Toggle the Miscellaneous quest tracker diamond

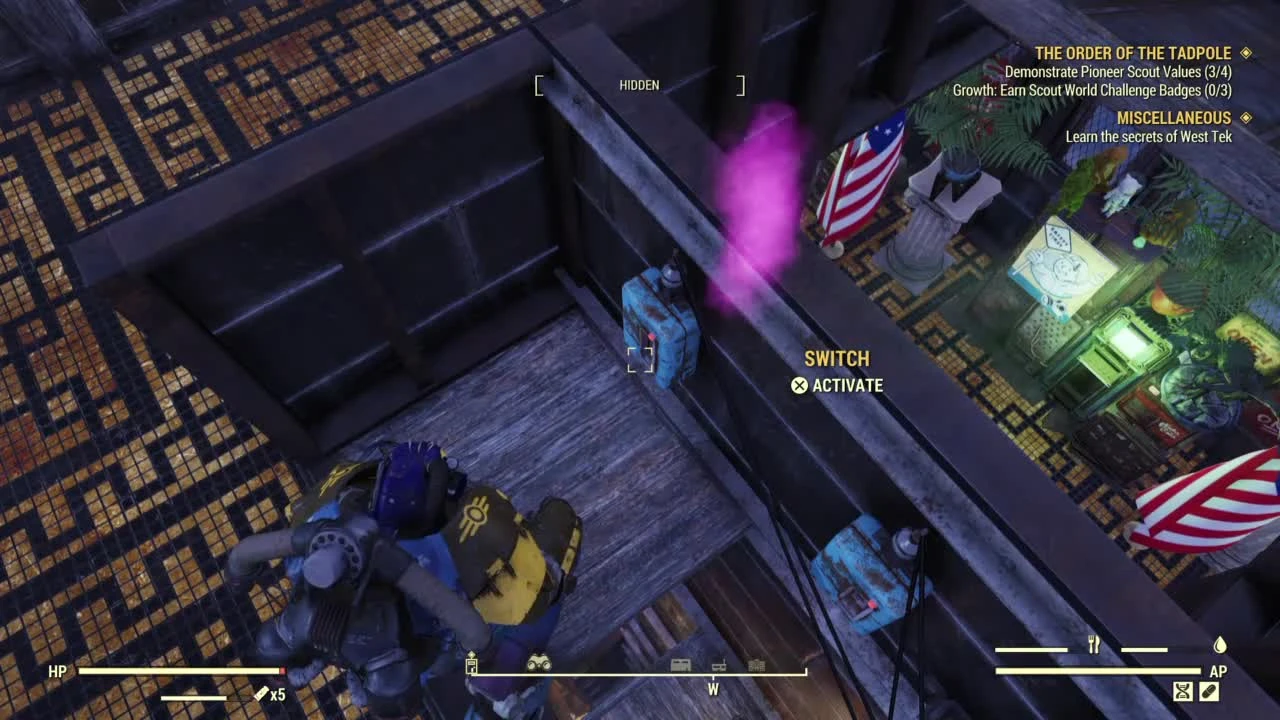(x=1247, y=118)
